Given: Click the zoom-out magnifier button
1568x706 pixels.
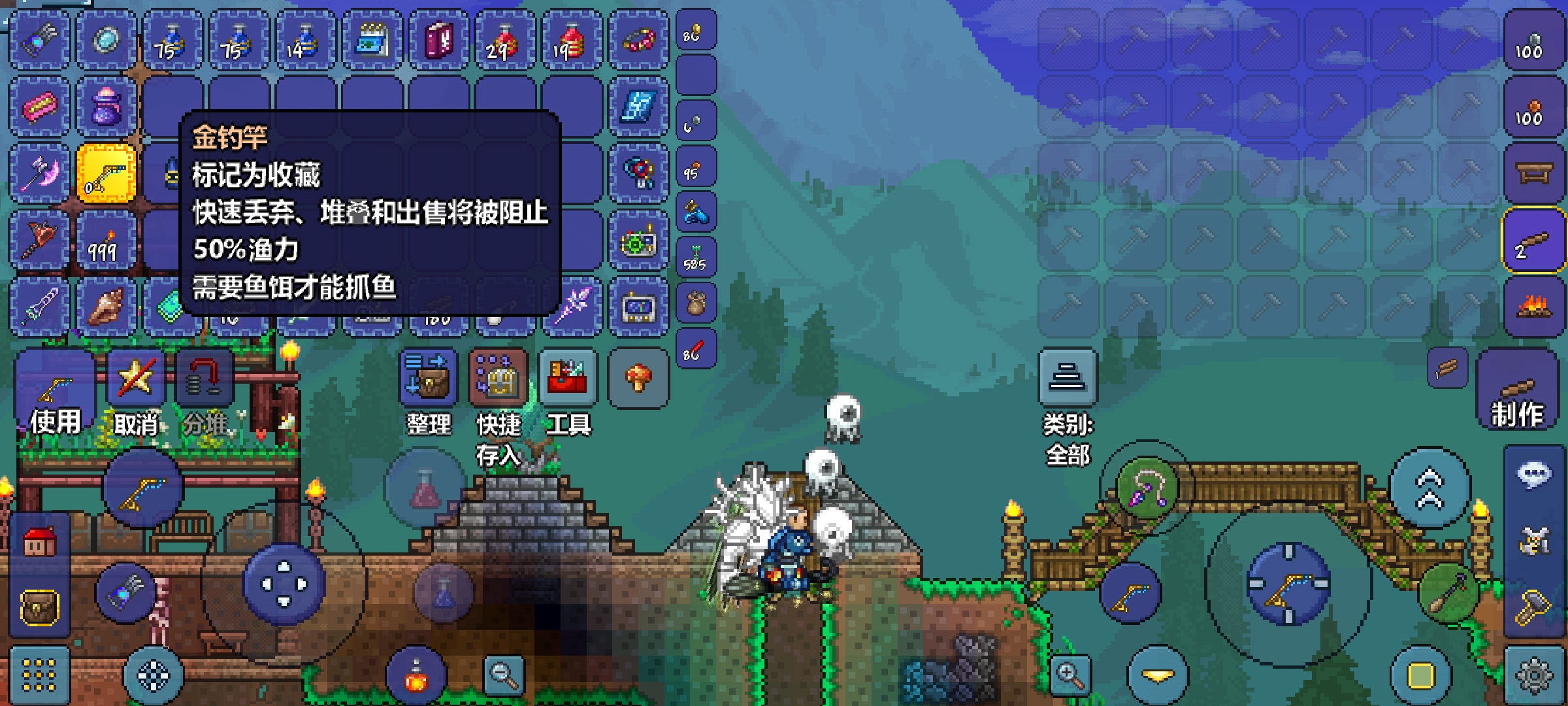Looking at the screenshot, I should pos(504,675).
